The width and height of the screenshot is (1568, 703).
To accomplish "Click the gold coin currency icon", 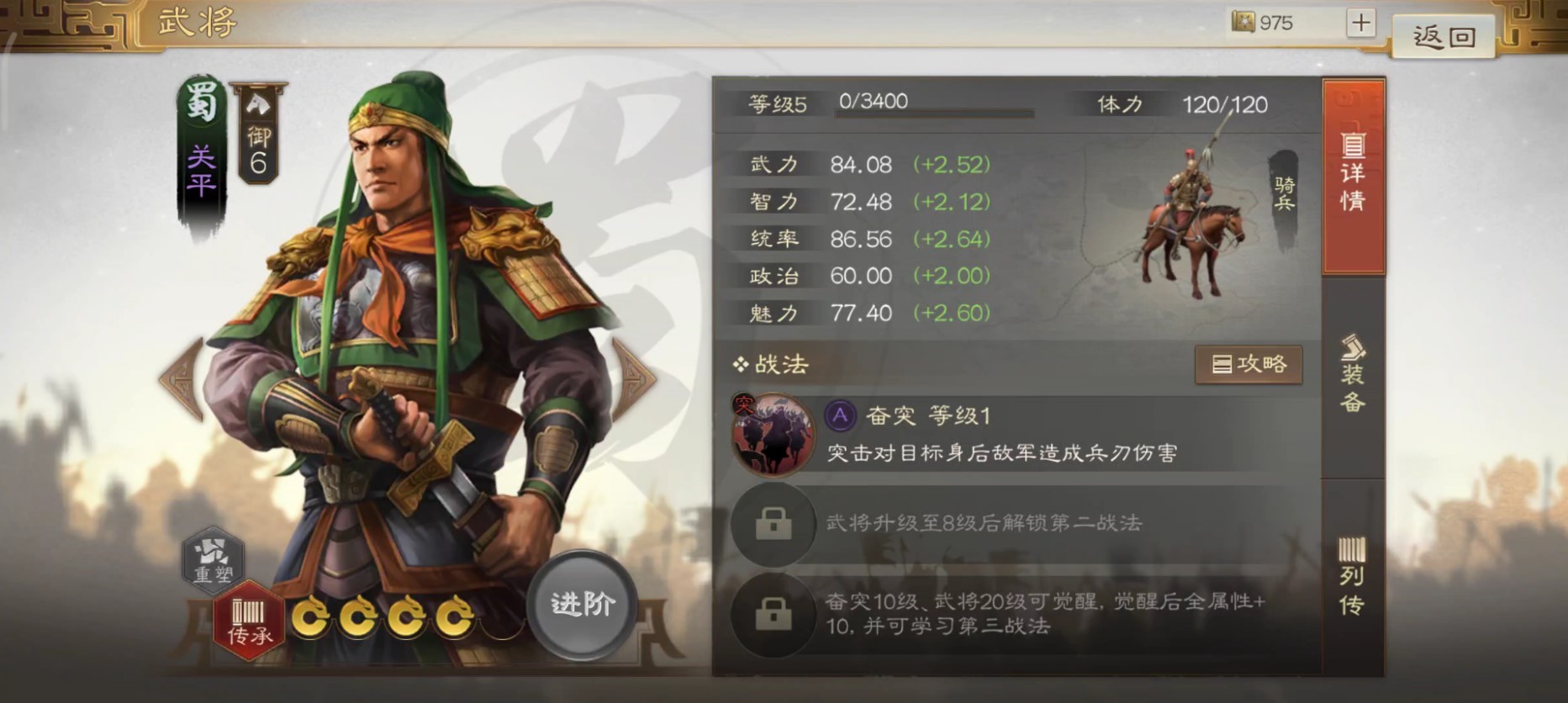I will (1243, 23).
